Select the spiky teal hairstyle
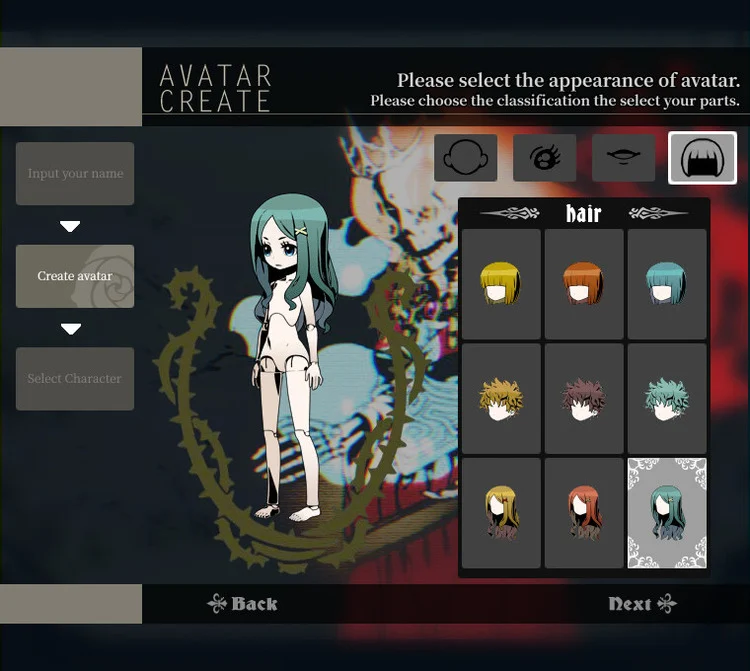The width and height of the screenshot is (750, 671). point(667,398)
